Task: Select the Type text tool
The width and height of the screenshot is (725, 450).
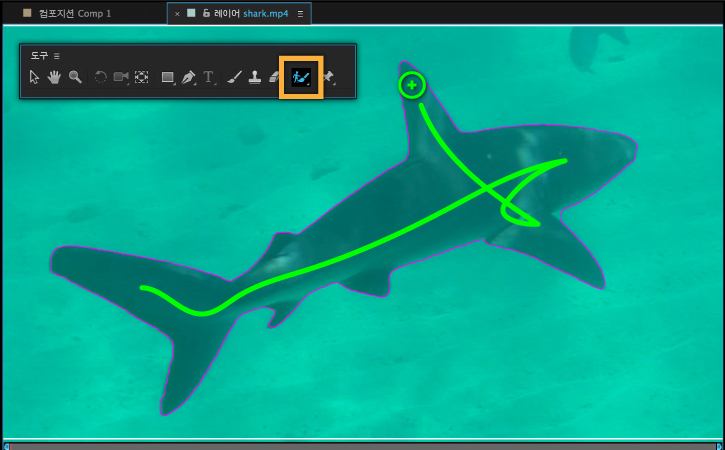Action: [x=209, y=77]
